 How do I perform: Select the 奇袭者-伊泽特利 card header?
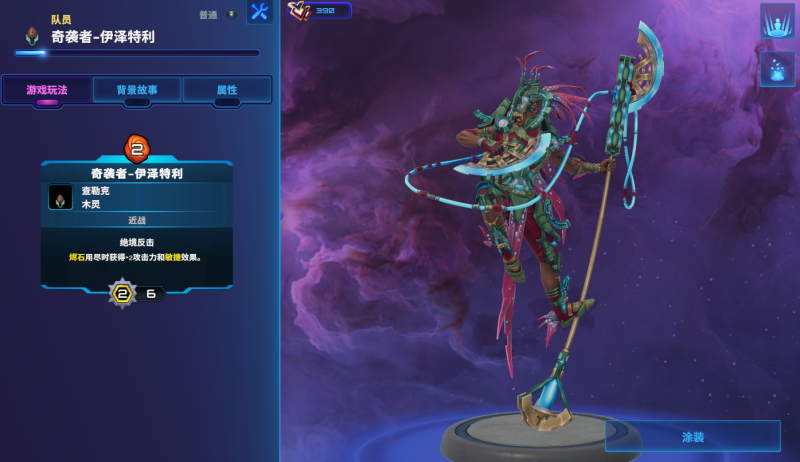pyautogui.click(x=137, y=173)
